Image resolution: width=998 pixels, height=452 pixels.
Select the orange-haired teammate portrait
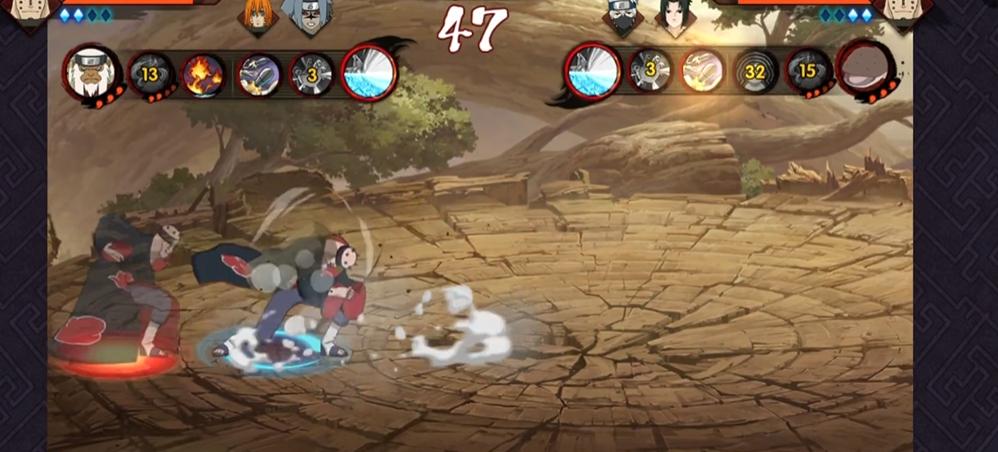click(258, 17)
